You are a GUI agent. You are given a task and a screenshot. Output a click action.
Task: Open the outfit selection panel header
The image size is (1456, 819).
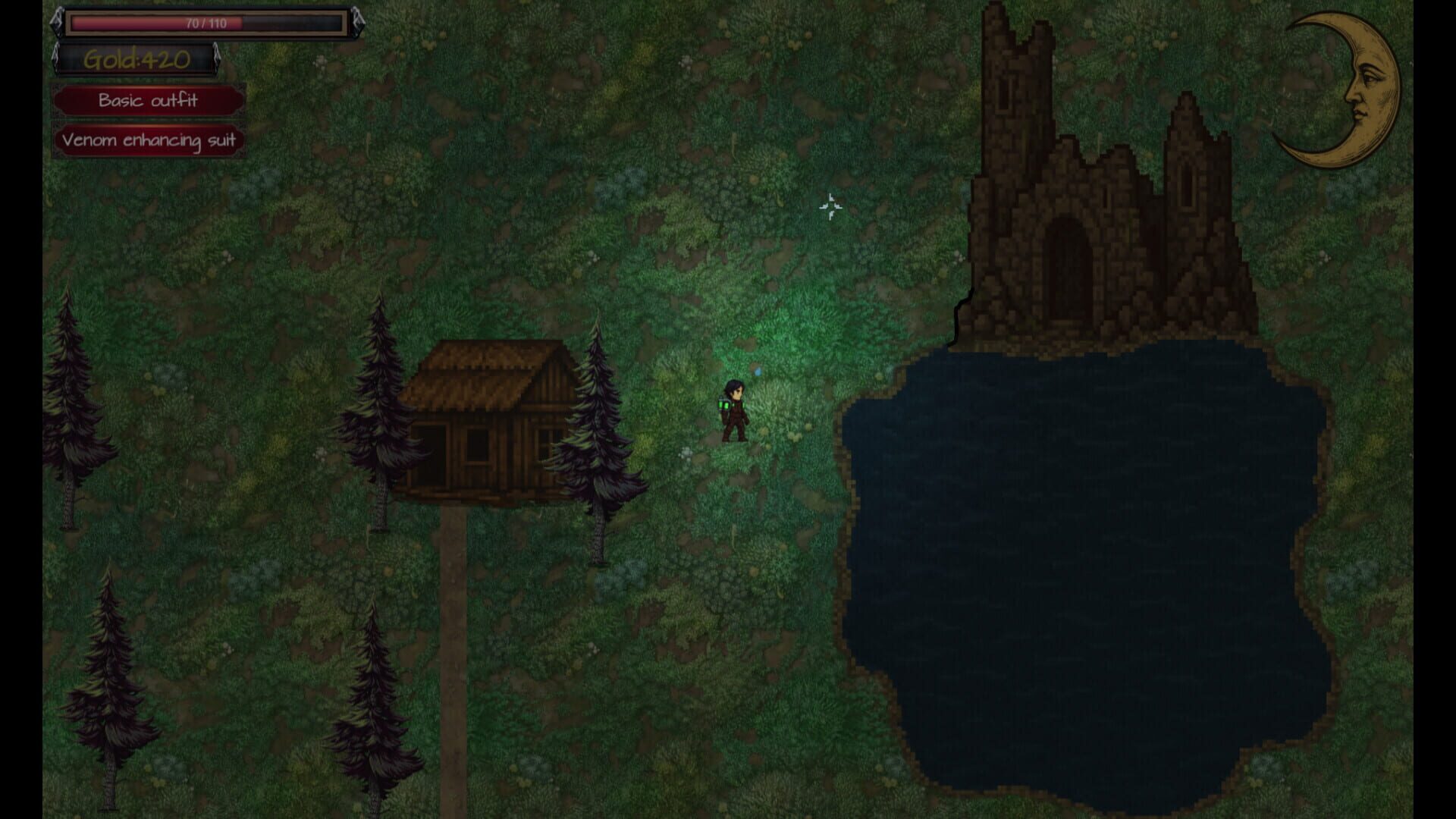click(x=149, y=100)
